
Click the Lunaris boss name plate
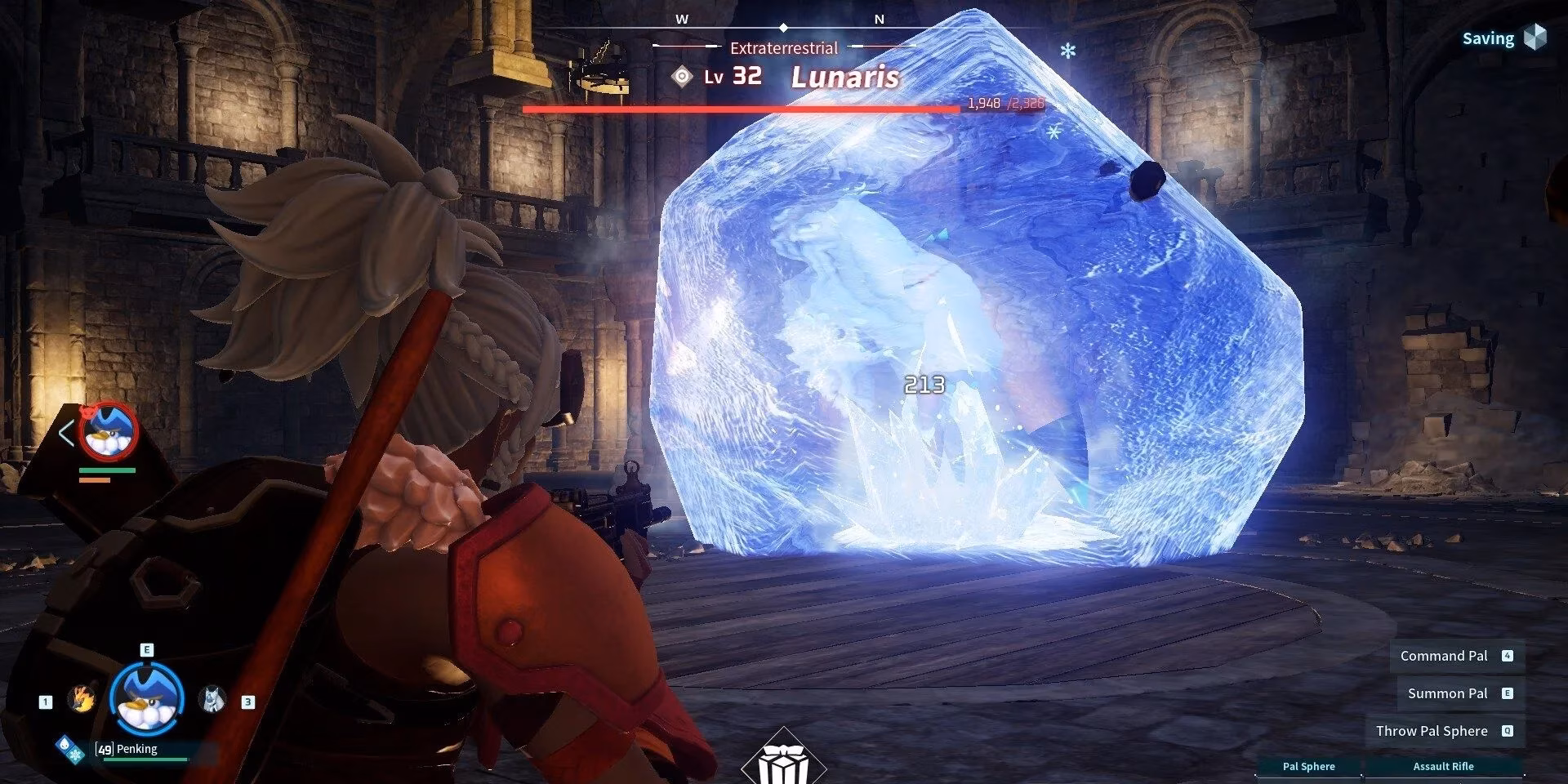[844, 78]
